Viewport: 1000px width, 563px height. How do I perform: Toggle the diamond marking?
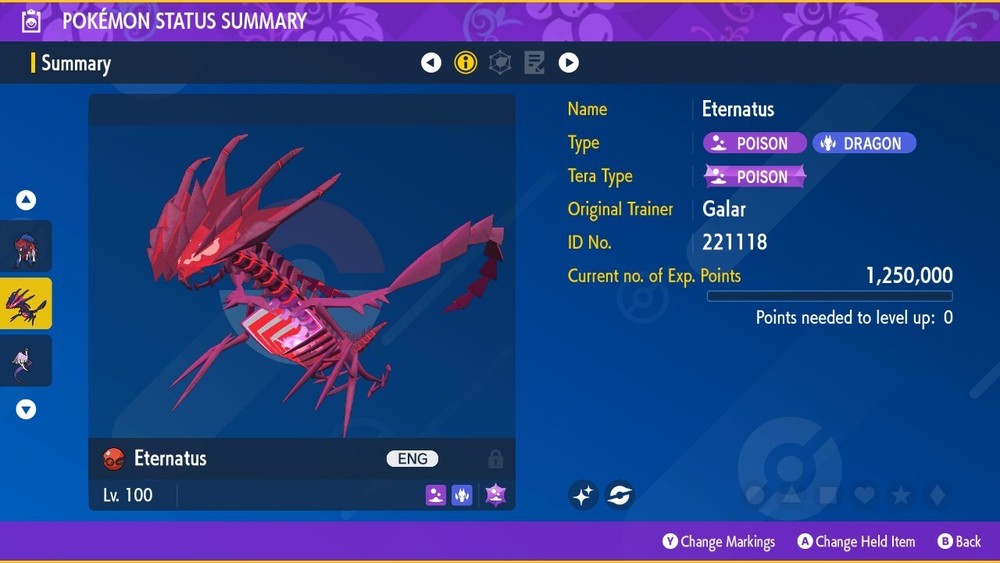click(936, 495)
